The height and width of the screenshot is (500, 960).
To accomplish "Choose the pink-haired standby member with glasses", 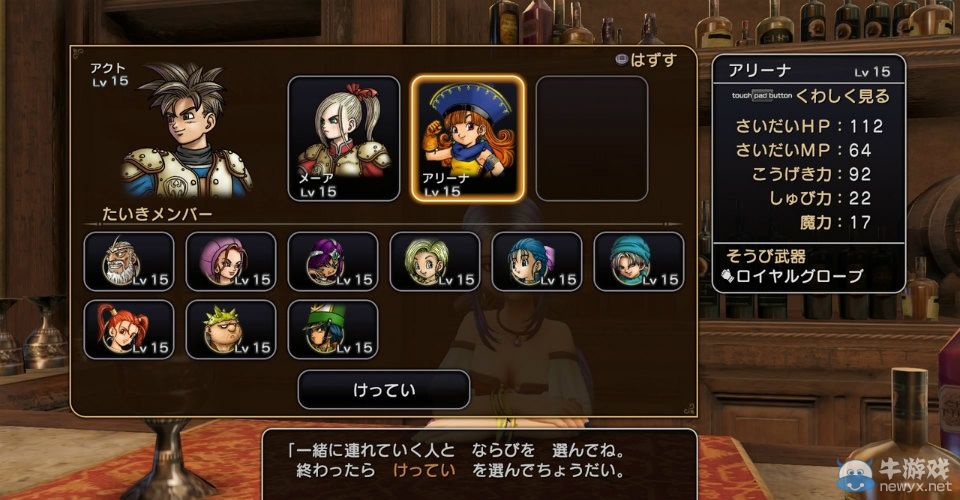I will [x=231, y=262].
